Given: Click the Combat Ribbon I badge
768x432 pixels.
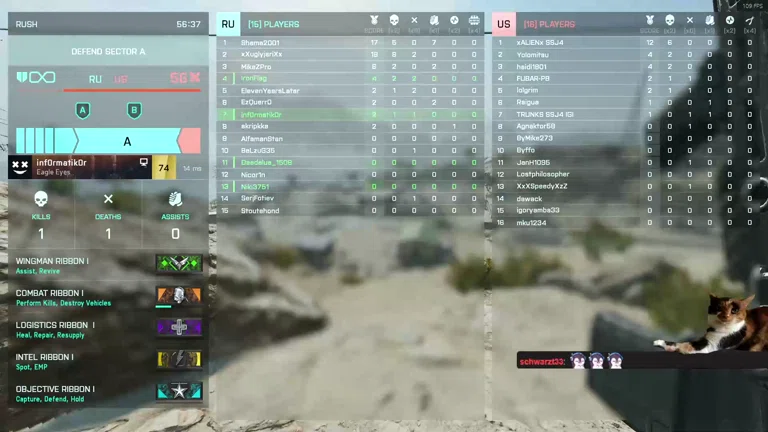Looking at the screenshot, I should [179, 296].
